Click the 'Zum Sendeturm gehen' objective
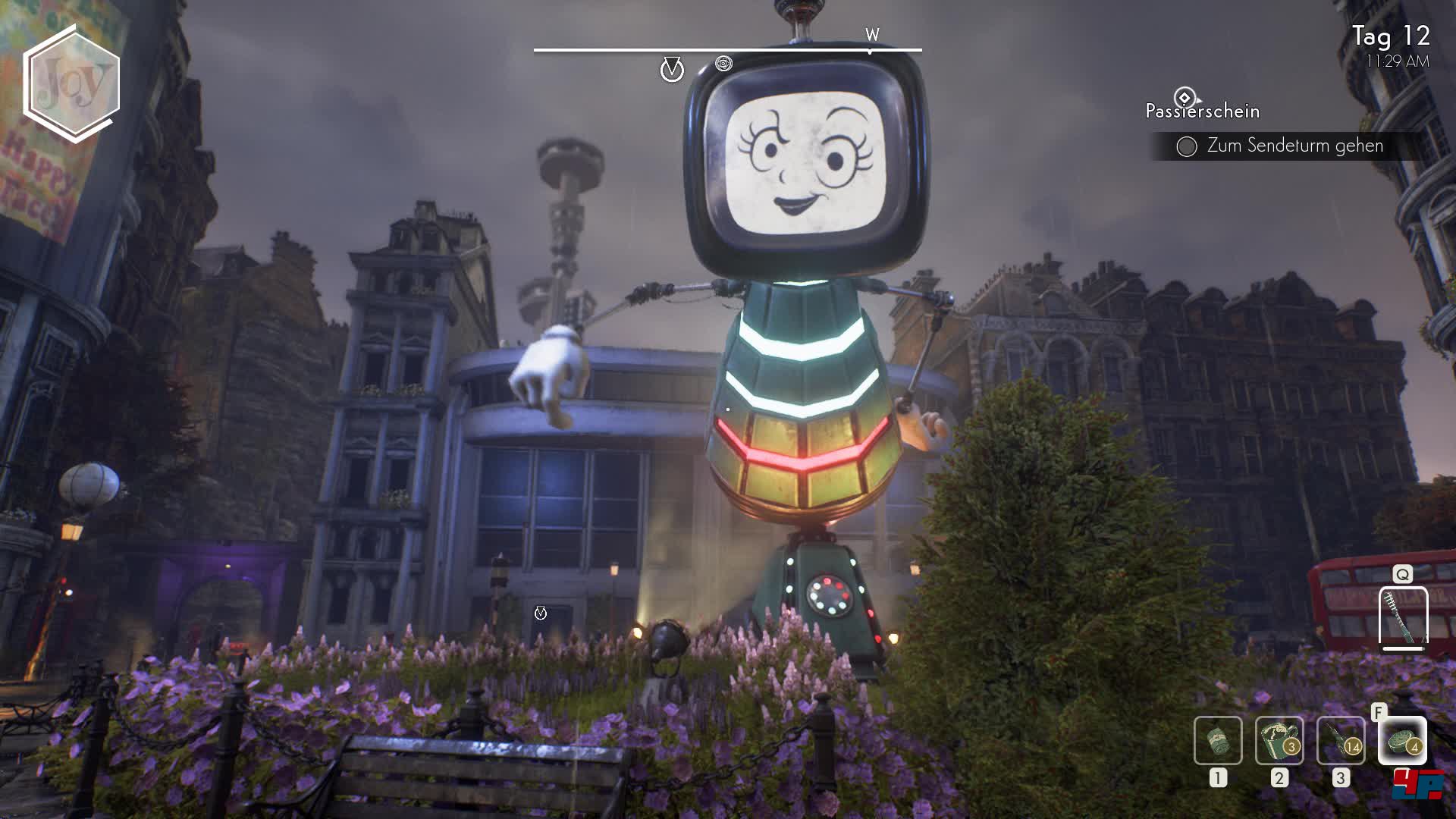1456x819 pixels. coord(1294,146)
